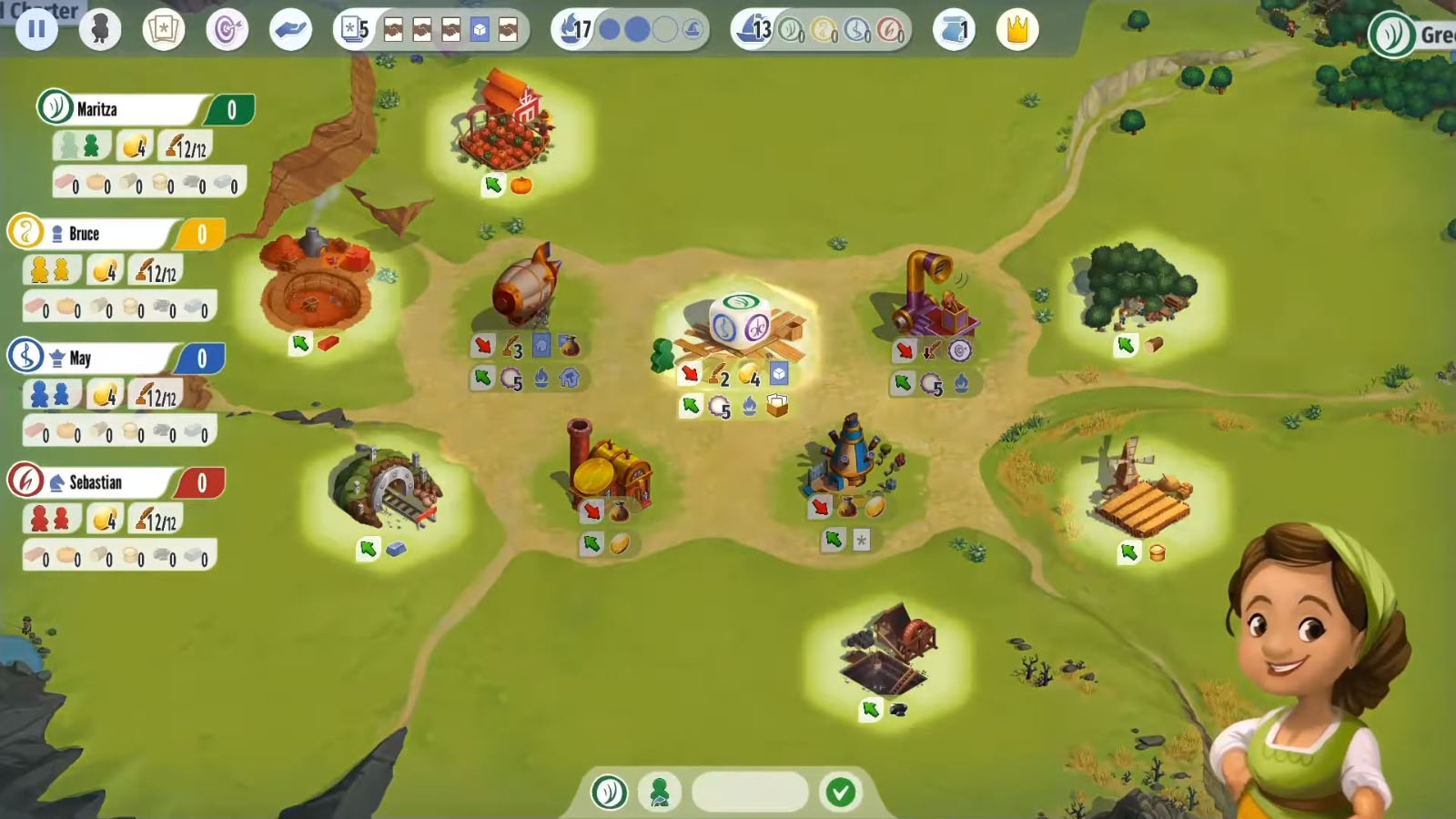1456x819 pixels.
Task: Confirm selection with the green checkmark
Action: (838, 792)
